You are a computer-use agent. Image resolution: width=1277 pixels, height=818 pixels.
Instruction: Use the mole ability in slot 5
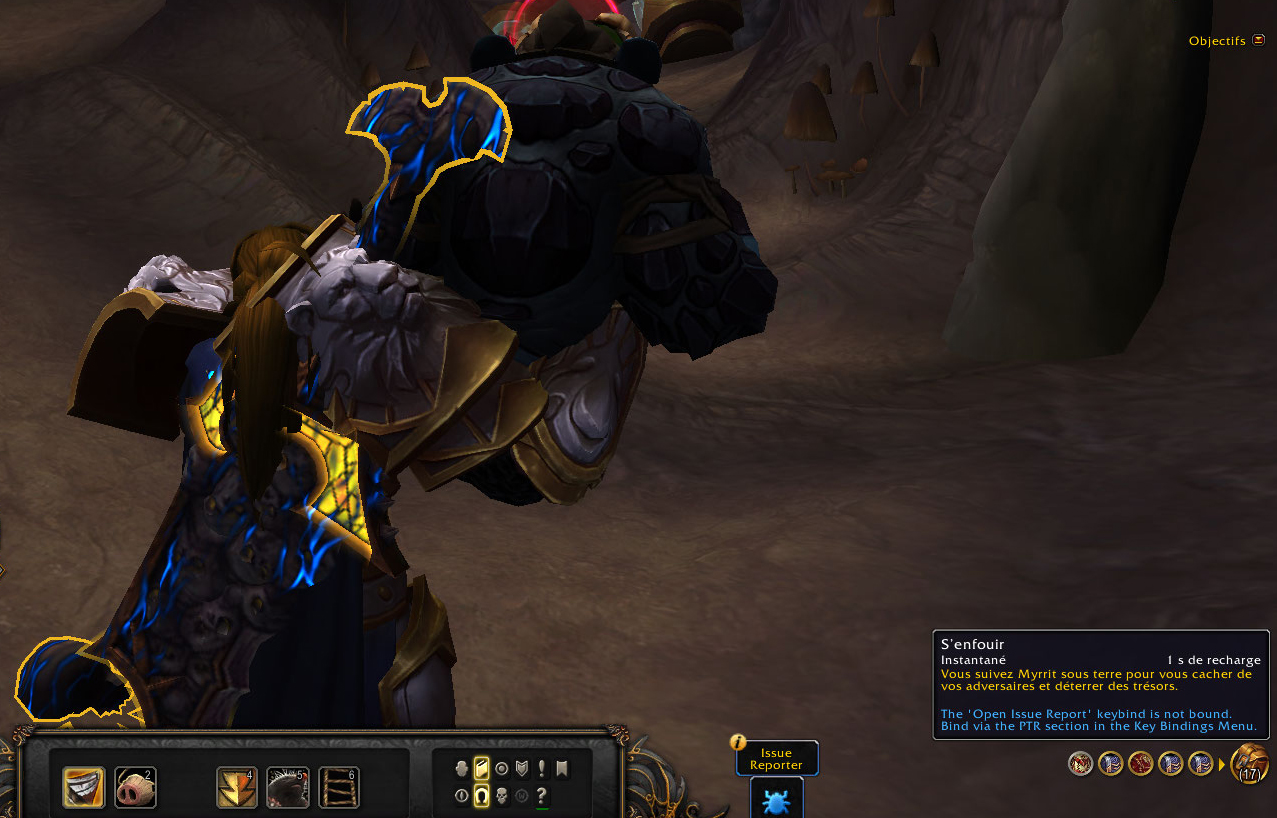tap(287, 787)
